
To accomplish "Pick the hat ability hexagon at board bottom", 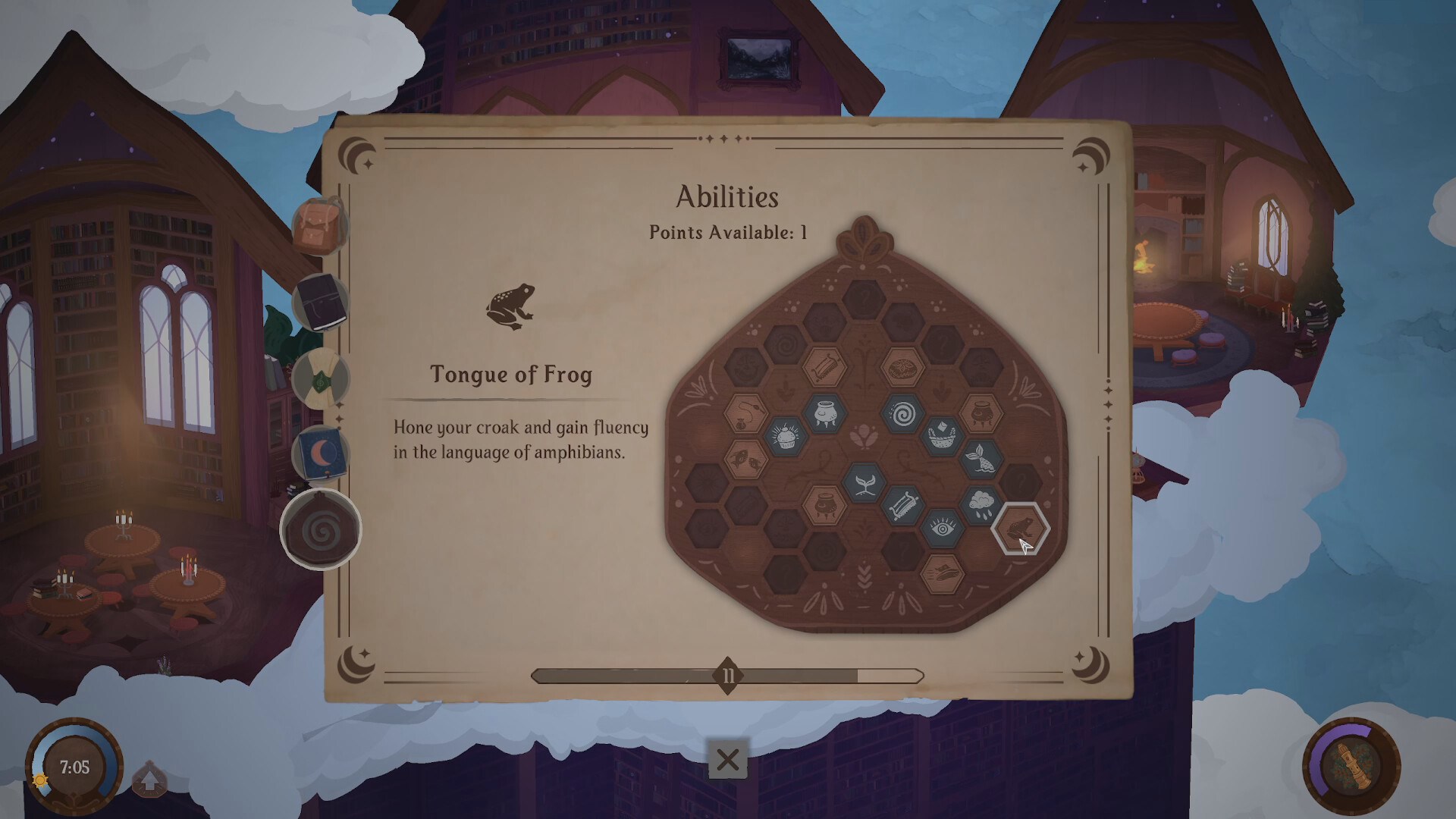I will pyautogui.click(x=942, y=573).
